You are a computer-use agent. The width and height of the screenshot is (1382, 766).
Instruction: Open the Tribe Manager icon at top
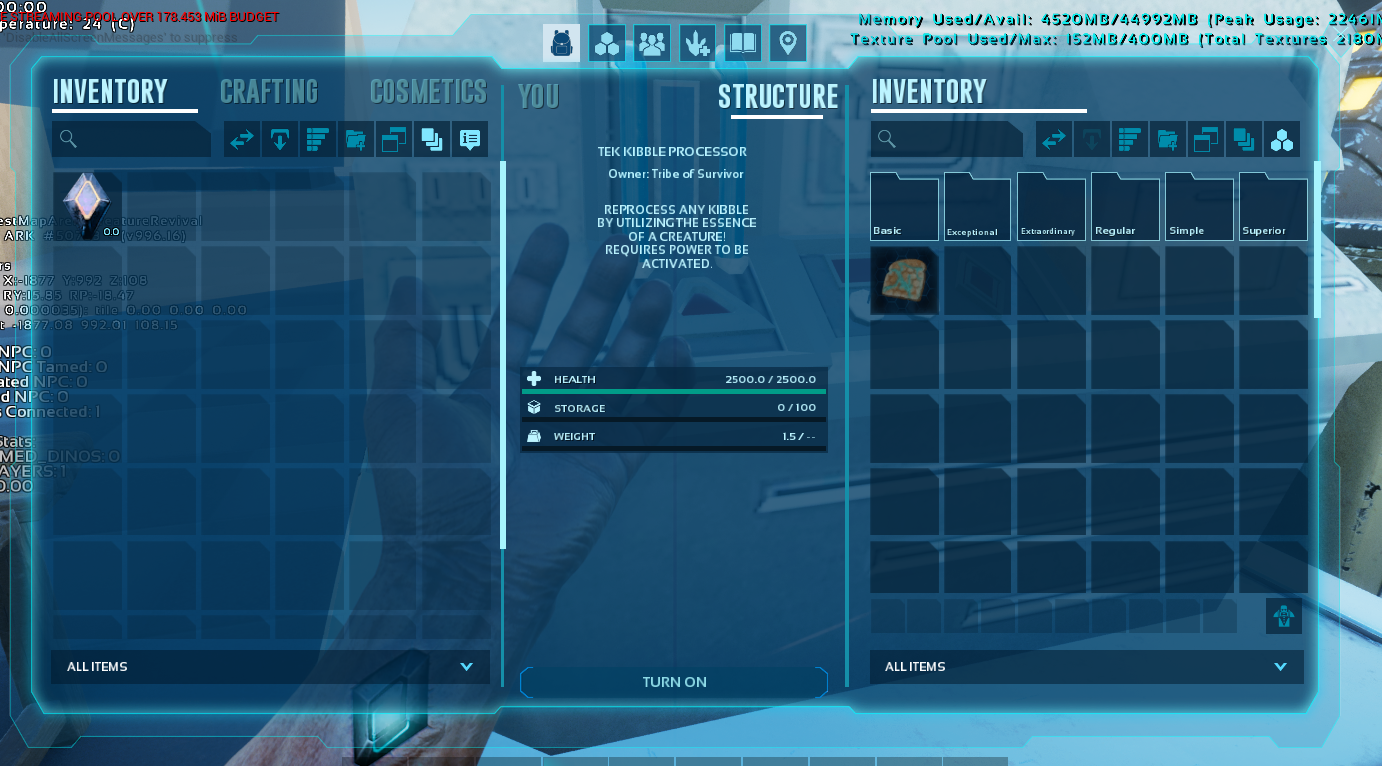tap(652, 43)
